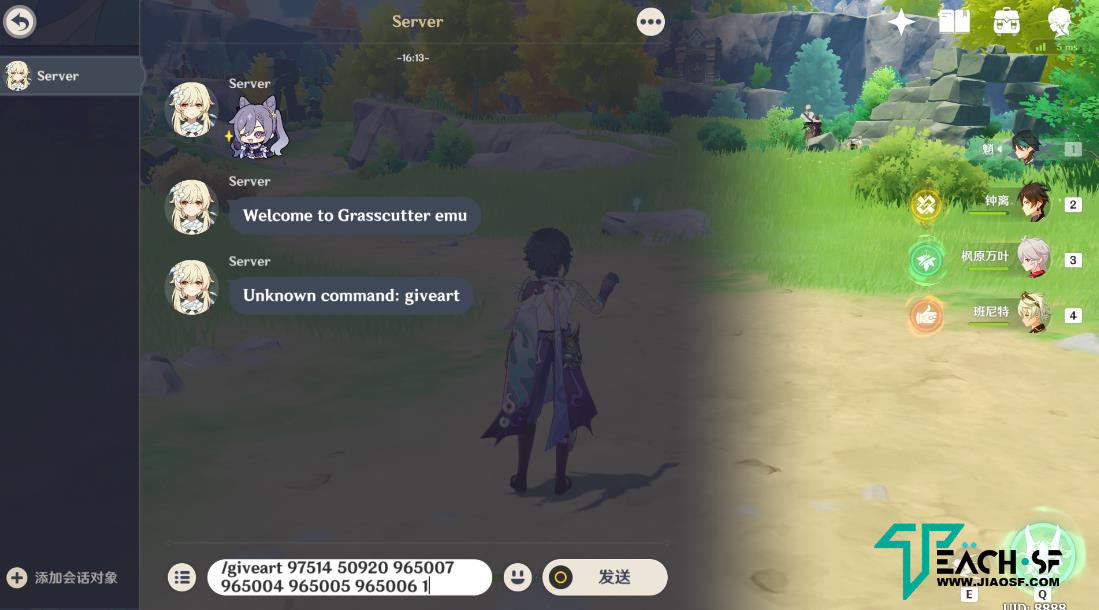The width and height of the screenshot is (1099, 610).
Task: Click the Unknown command: giveart message
Action: coord(351,296)
